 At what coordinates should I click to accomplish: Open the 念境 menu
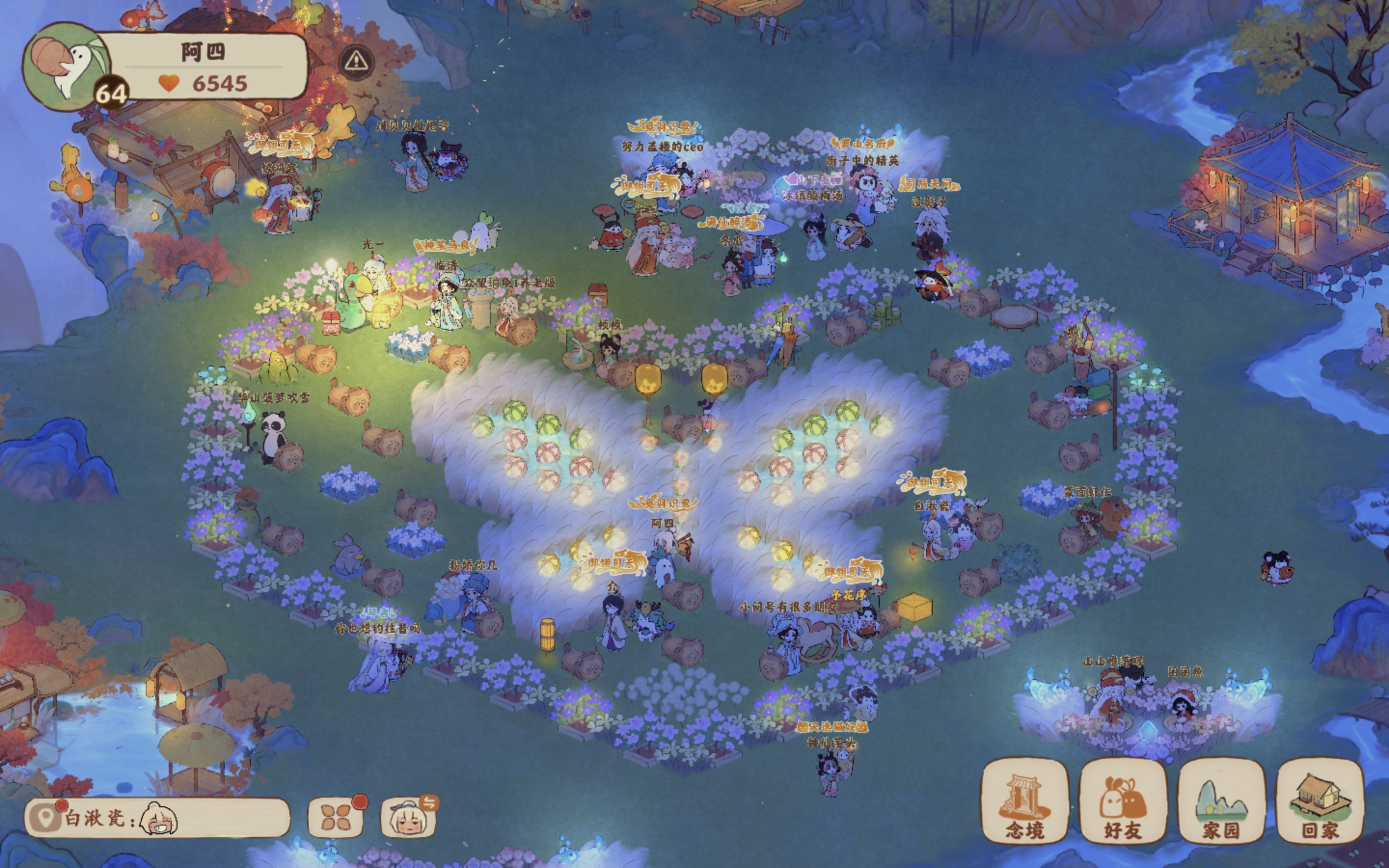tap(1025, 802)
